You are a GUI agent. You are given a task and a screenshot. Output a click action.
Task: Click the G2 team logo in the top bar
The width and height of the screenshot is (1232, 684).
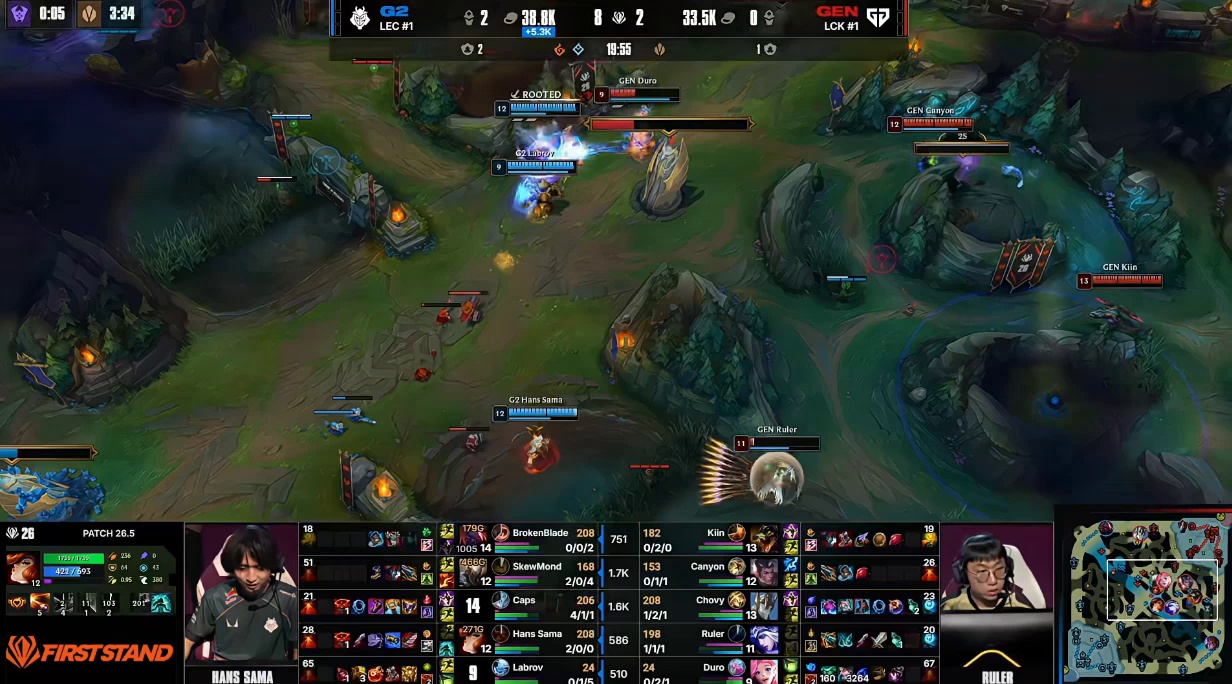(358, 18)
